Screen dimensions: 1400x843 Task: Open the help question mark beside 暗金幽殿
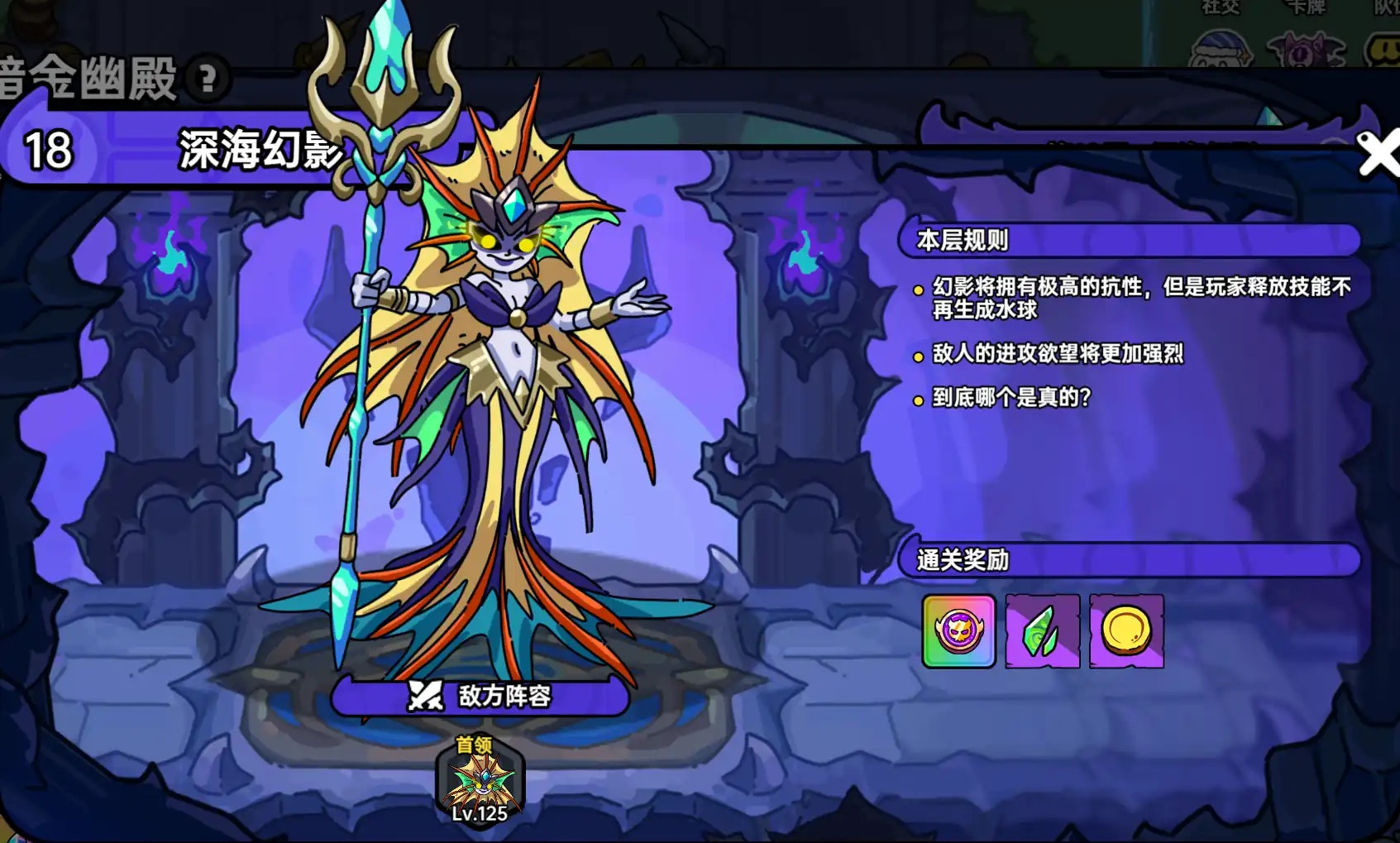coord(208,79)
